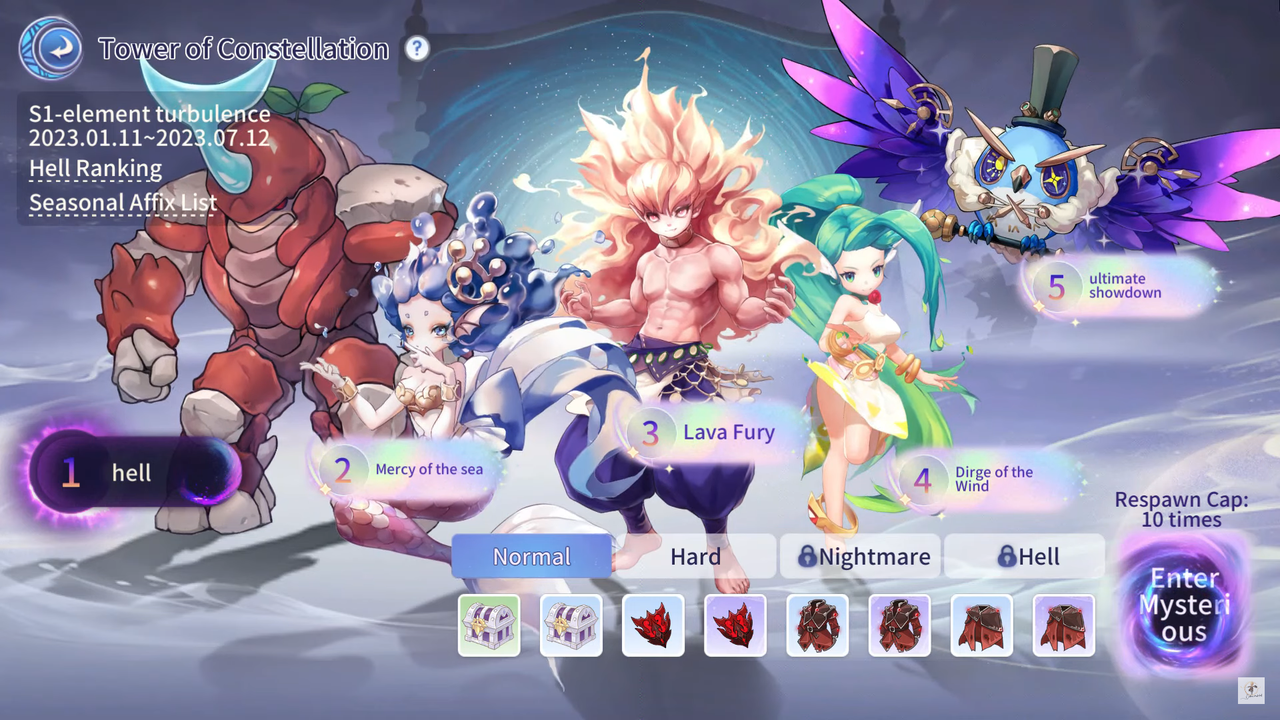Inspect the red cape reward on purple background
This screenshot has height=720, width=1280.
[x=1063, y=625]
